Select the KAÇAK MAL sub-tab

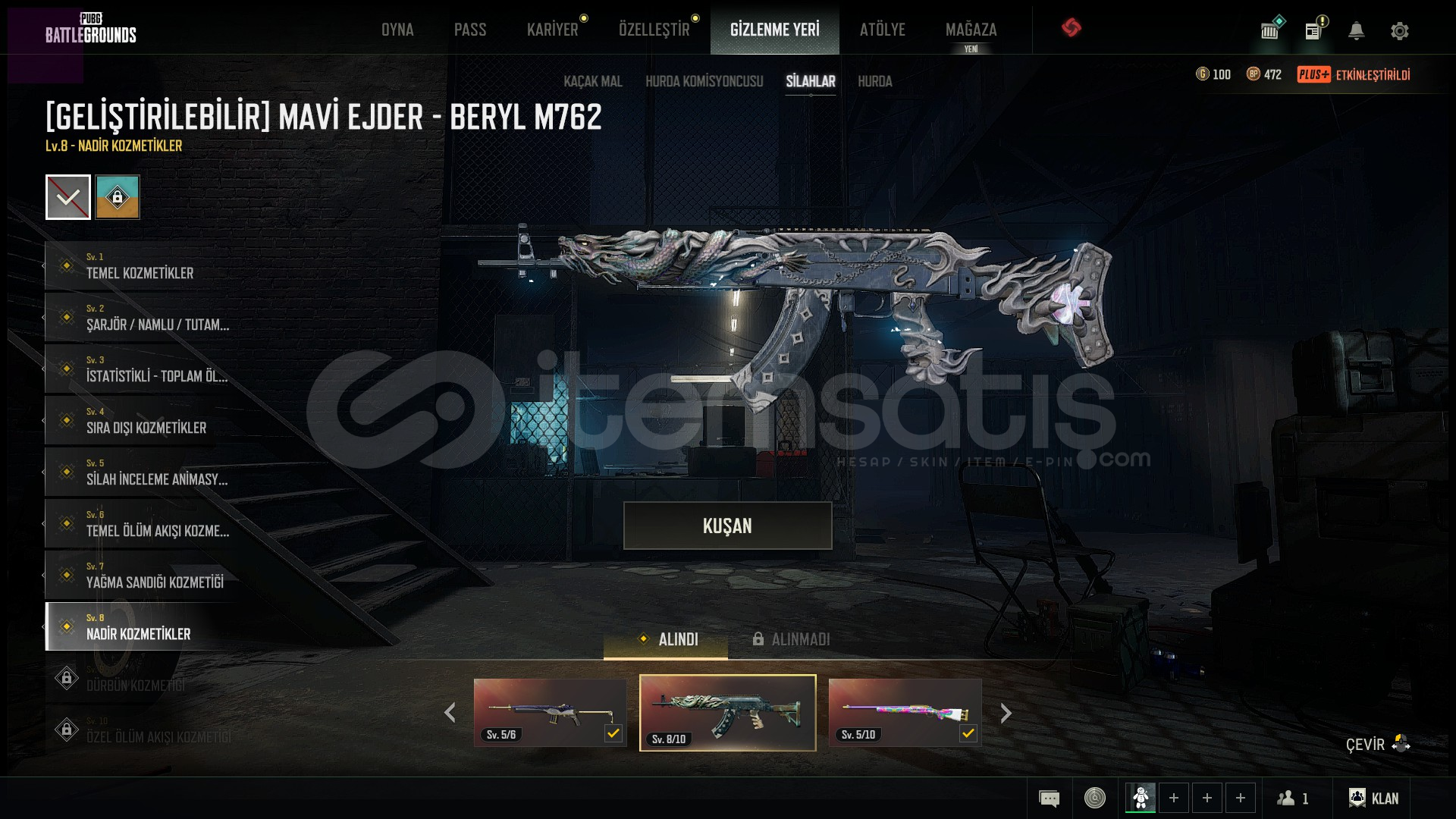592,81
